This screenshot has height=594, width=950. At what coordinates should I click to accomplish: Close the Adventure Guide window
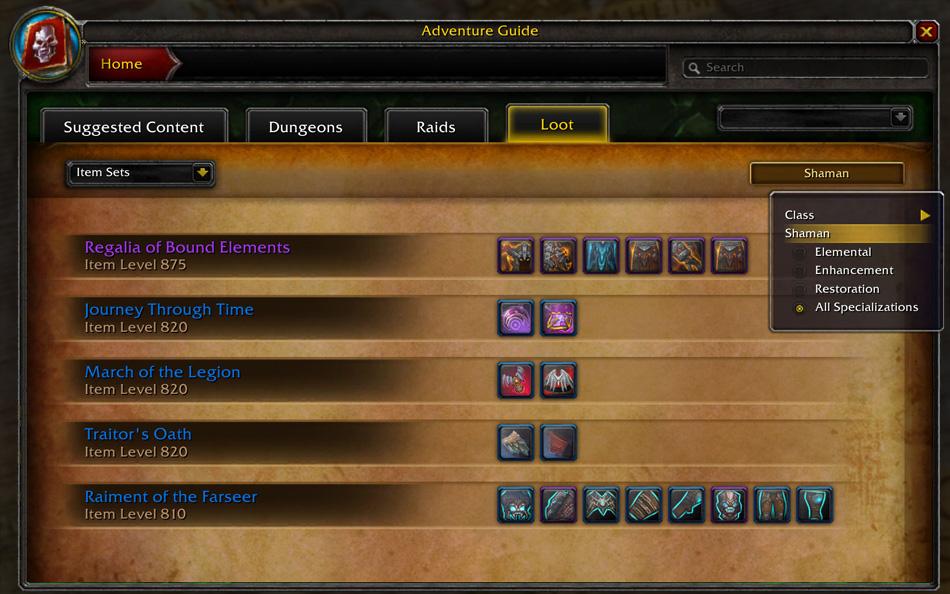coord(926,32)
